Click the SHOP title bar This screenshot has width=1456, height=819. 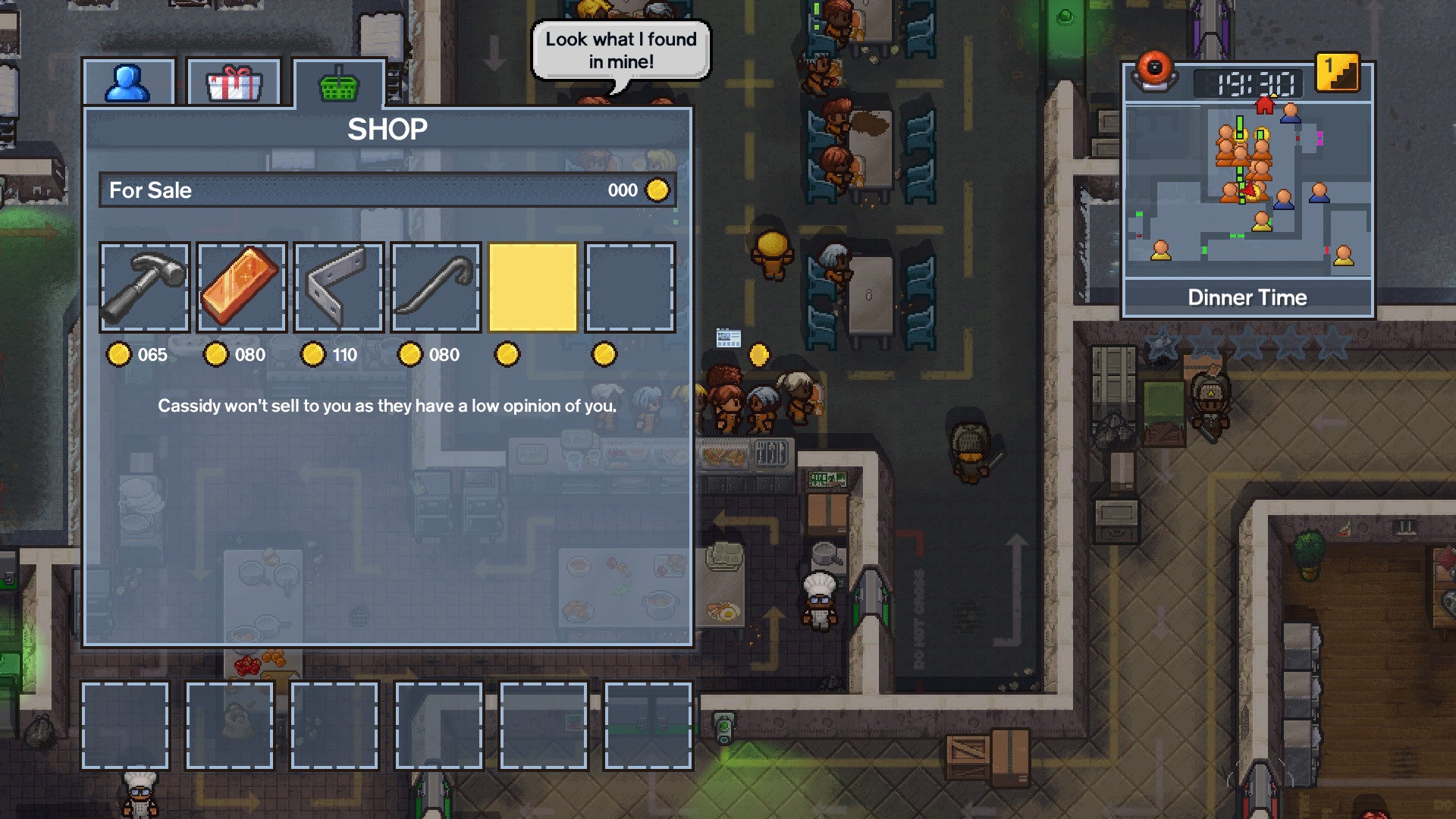(x=388, y=129)
